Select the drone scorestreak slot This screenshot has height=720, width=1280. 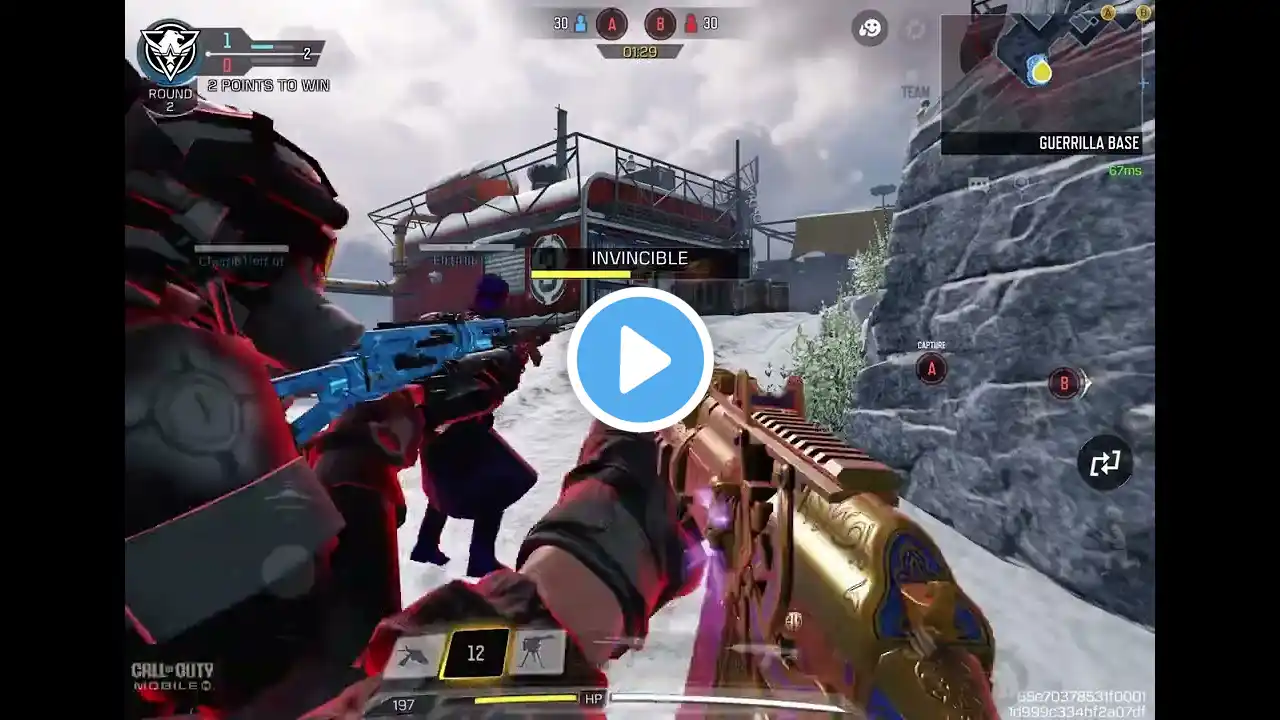point(413,654)
